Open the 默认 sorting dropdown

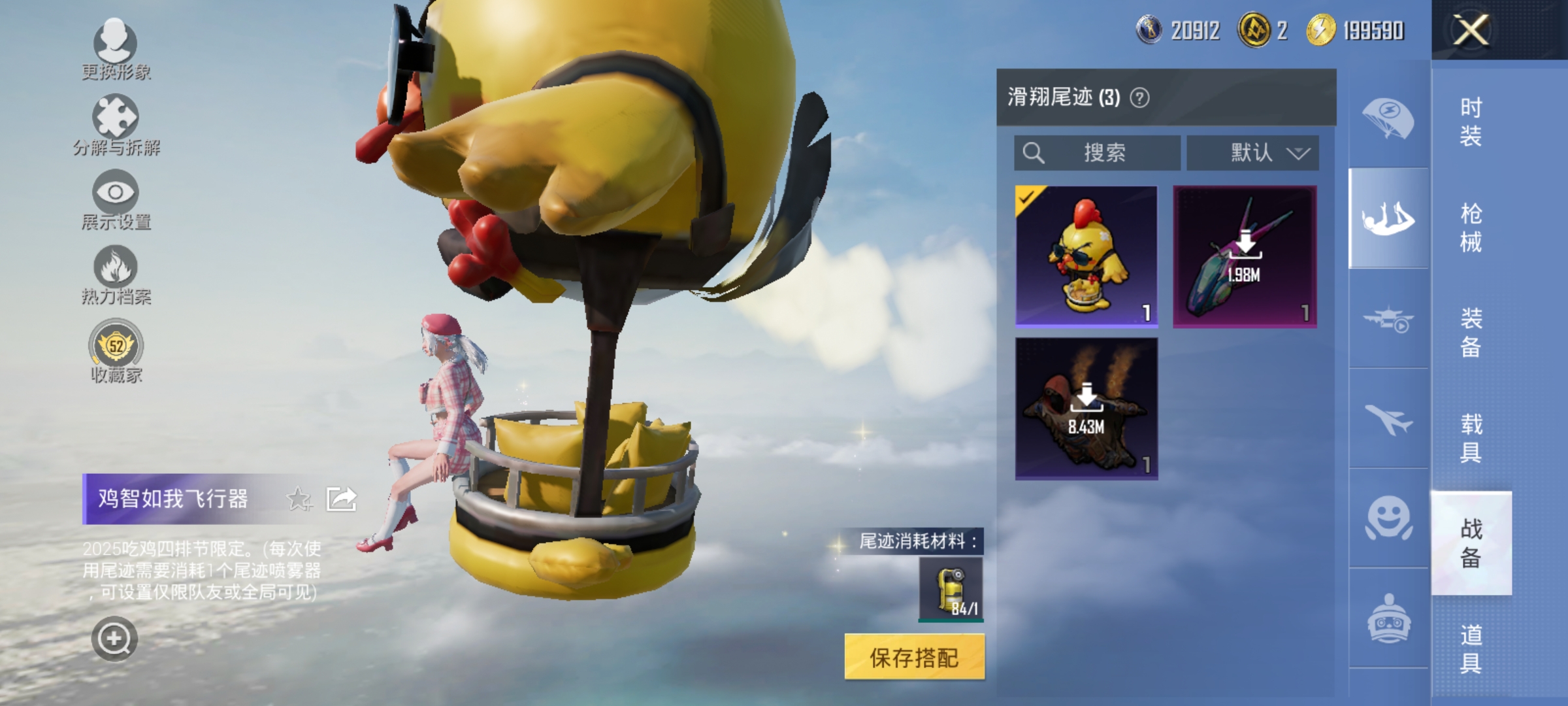tap(1252, 153)
